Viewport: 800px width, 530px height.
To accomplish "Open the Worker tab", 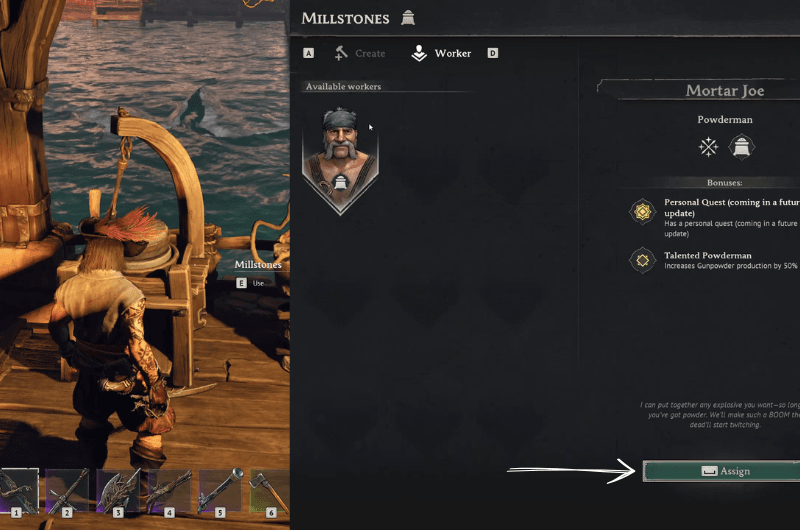I will coord(441,53).
